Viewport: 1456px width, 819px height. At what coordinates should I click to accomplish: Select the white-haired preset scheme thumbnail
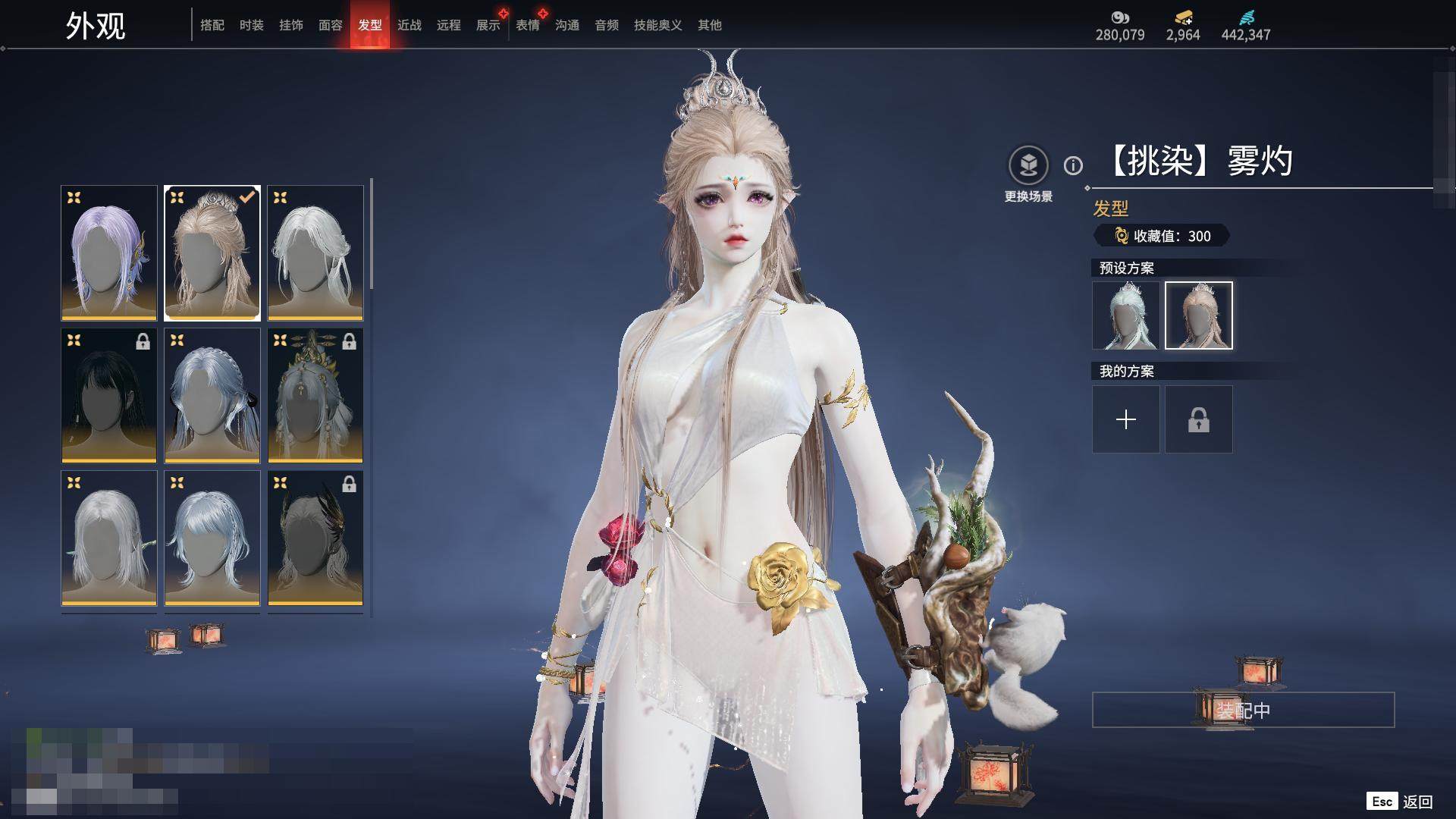point(1126,315)
